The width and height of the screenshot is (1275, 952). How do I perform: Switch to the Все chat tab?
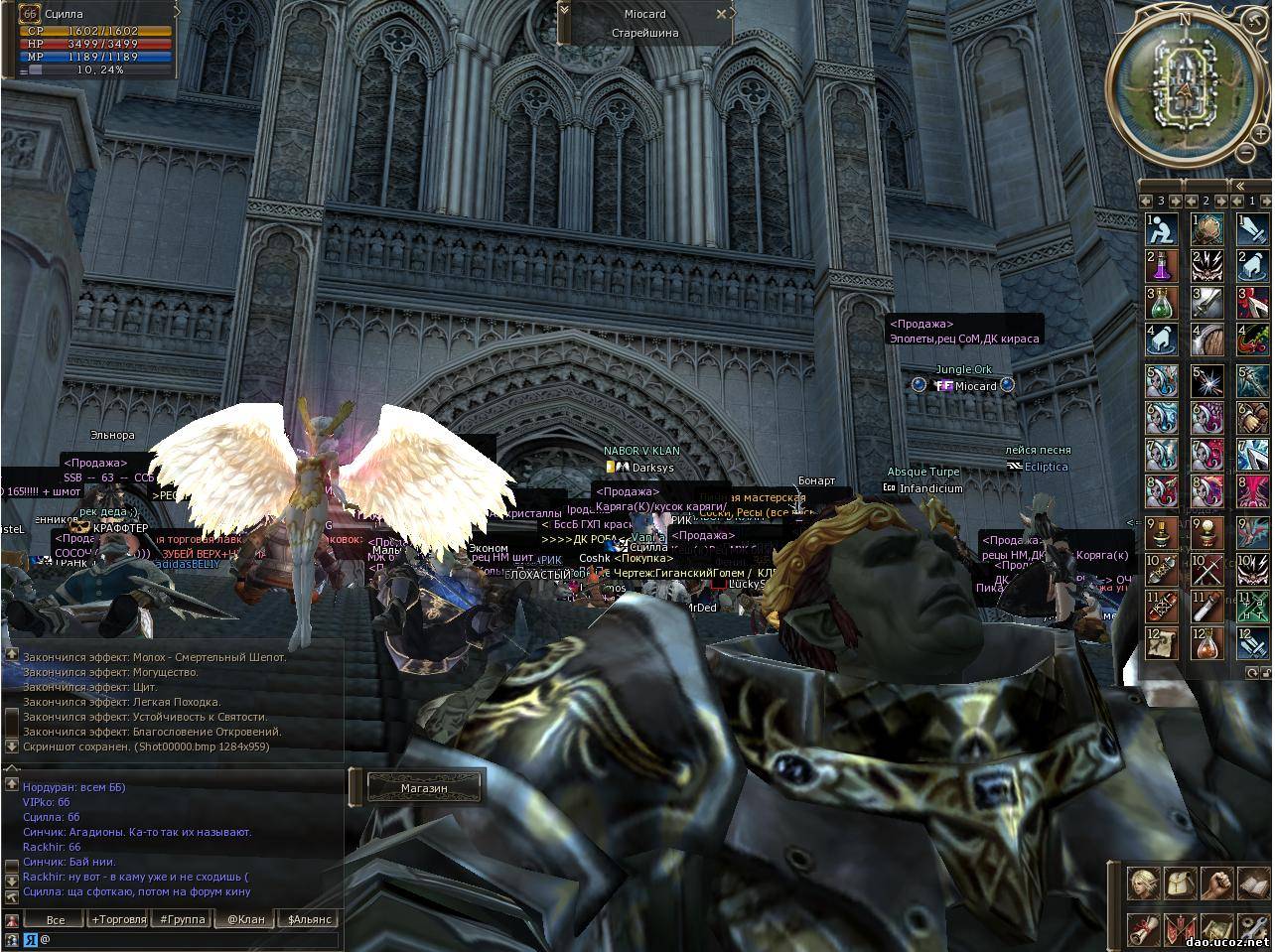pos(56,919)
